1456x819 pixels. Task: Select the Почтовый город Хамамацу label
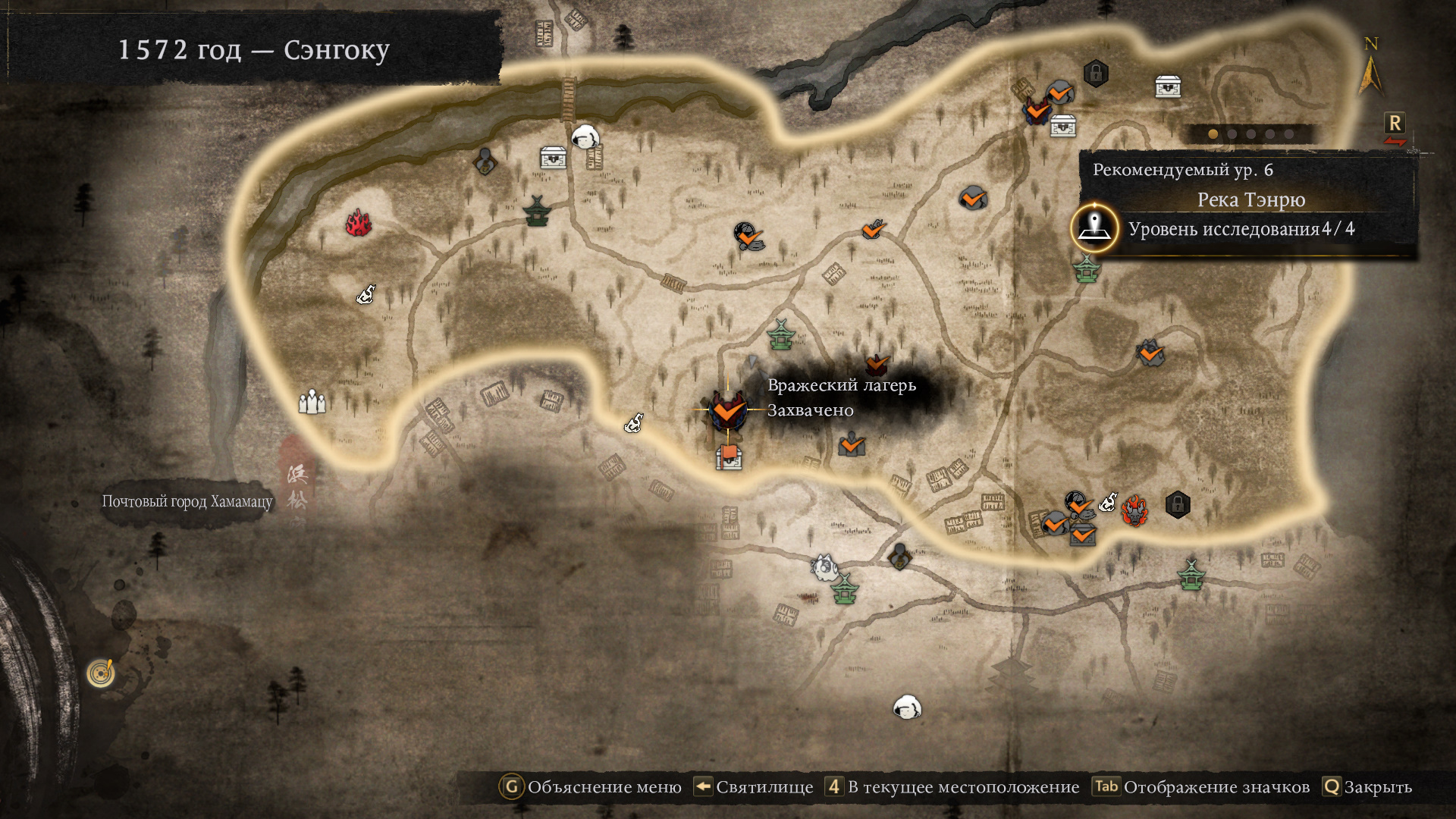[x=187, y=501]
